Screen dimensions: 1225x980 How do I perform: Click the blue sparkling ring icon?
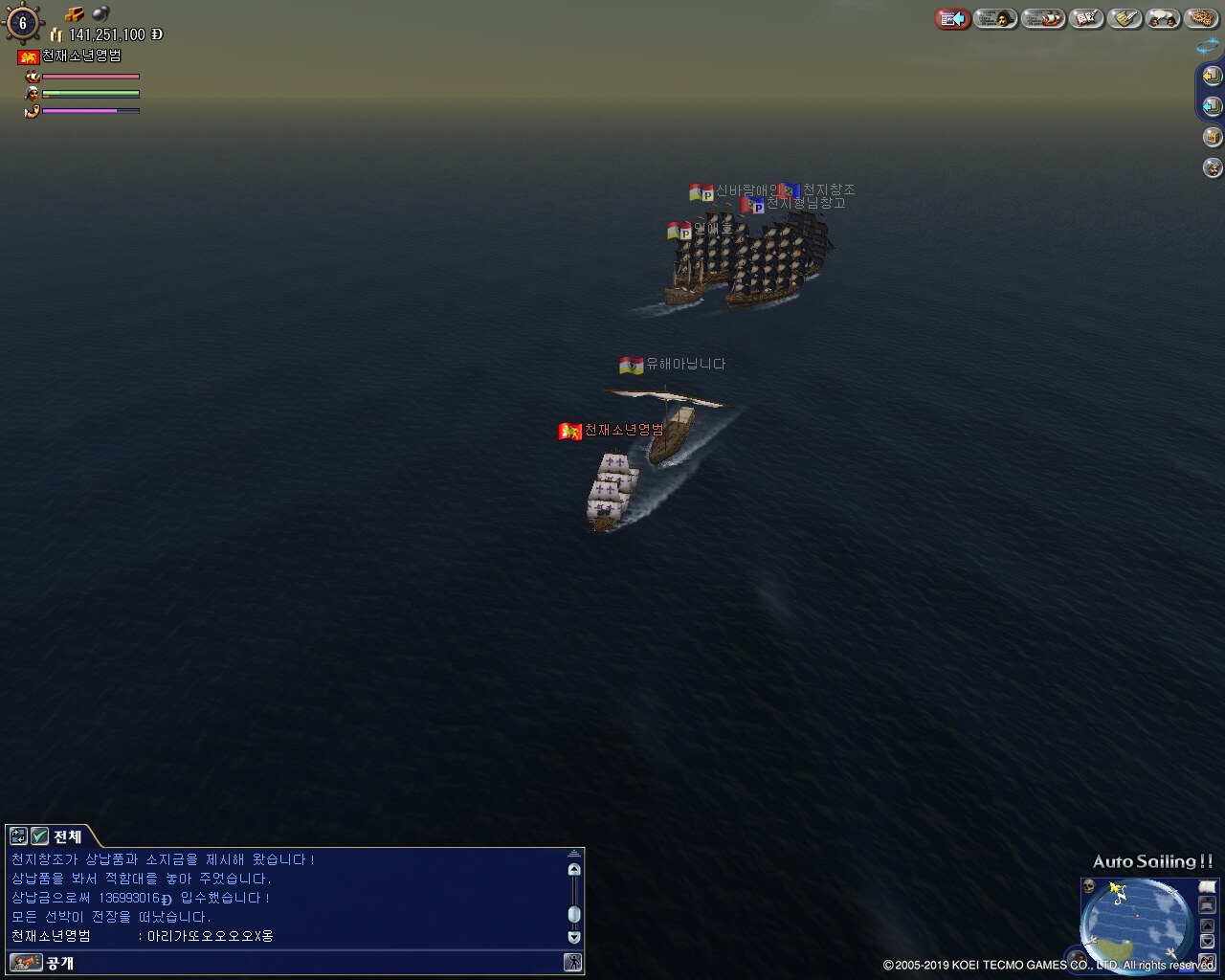(x=1207, y=45)
